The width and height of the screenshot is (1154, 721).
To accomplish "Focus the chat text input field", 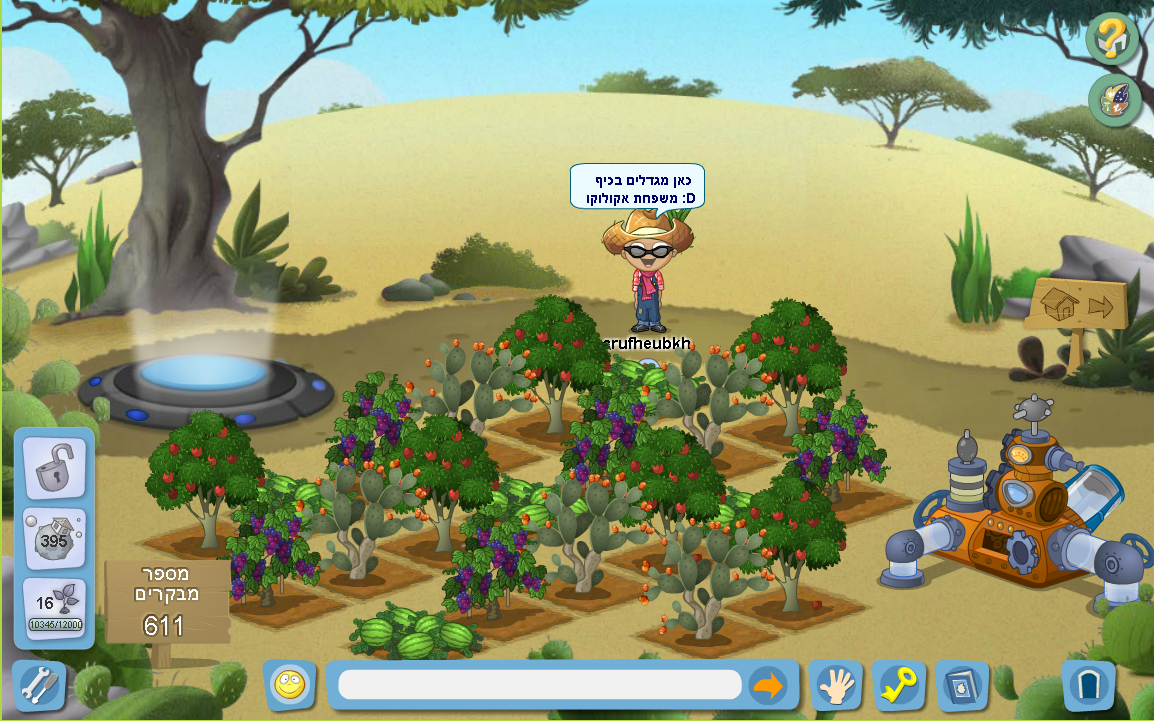I will click(x=540, y=685).
